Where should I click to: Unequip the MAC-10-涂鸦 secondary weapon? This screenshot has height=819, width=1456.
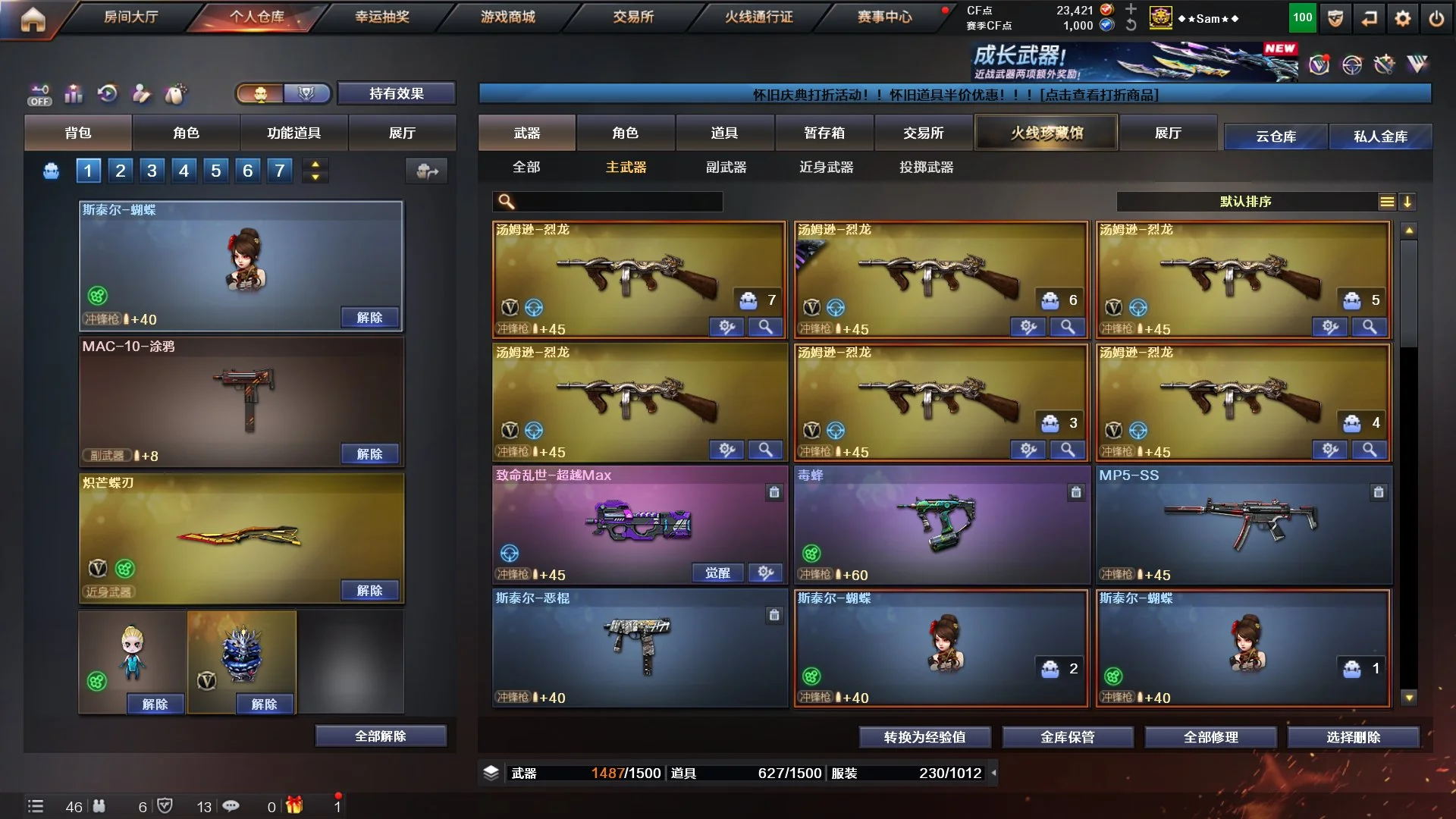point(369,453)
